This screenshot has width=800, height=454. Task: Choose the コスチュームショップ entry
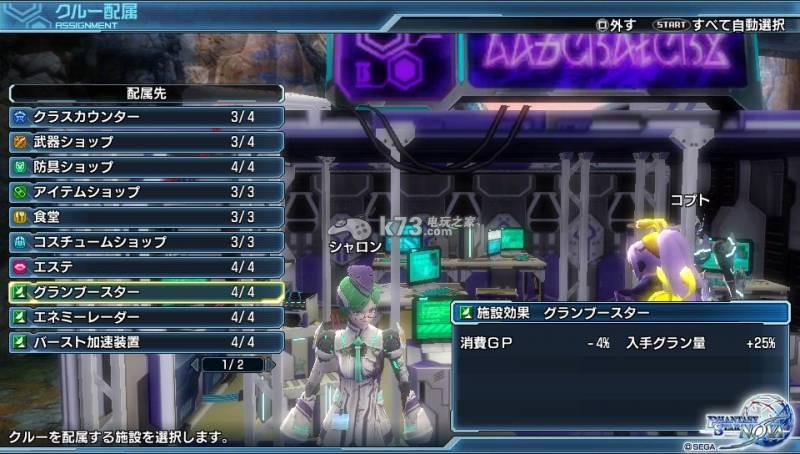click(x=146, y=242)
